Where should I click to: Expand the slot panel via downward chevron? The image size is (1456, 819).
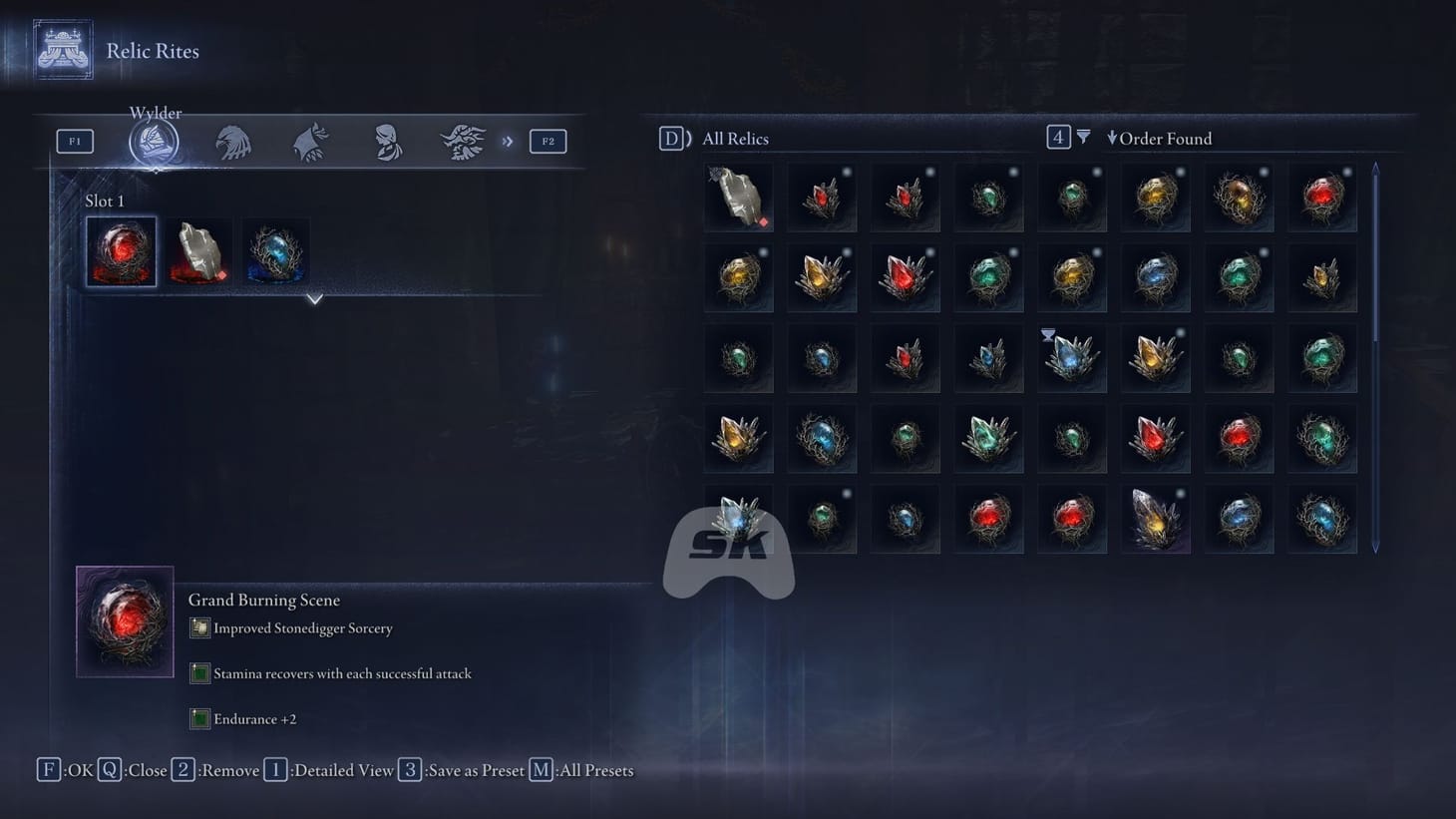click(315, 298)
